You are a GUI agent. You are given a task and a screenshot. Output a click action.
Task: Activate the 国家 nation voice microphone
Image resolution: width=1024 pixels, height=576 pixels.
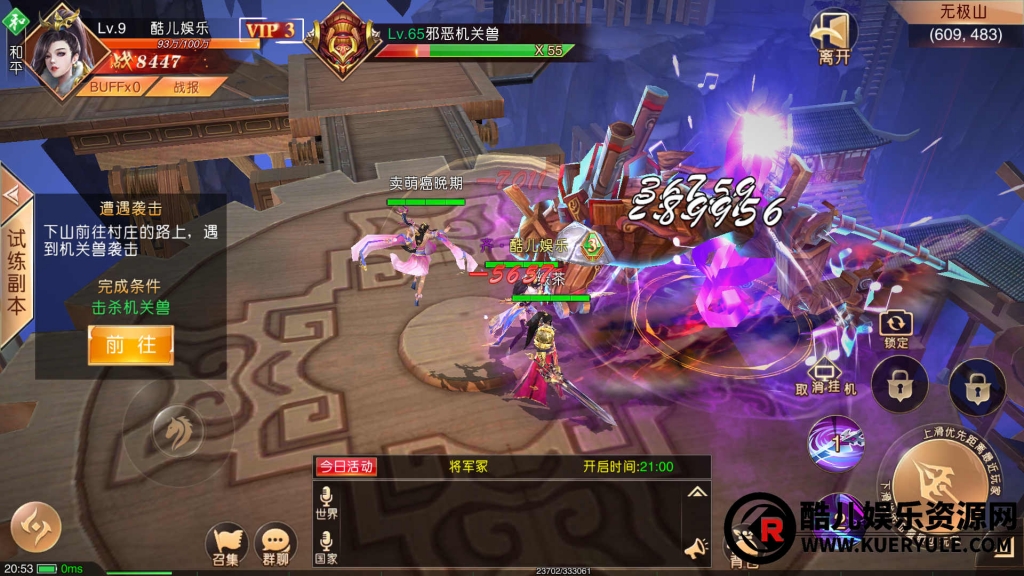tap(327, 545)
